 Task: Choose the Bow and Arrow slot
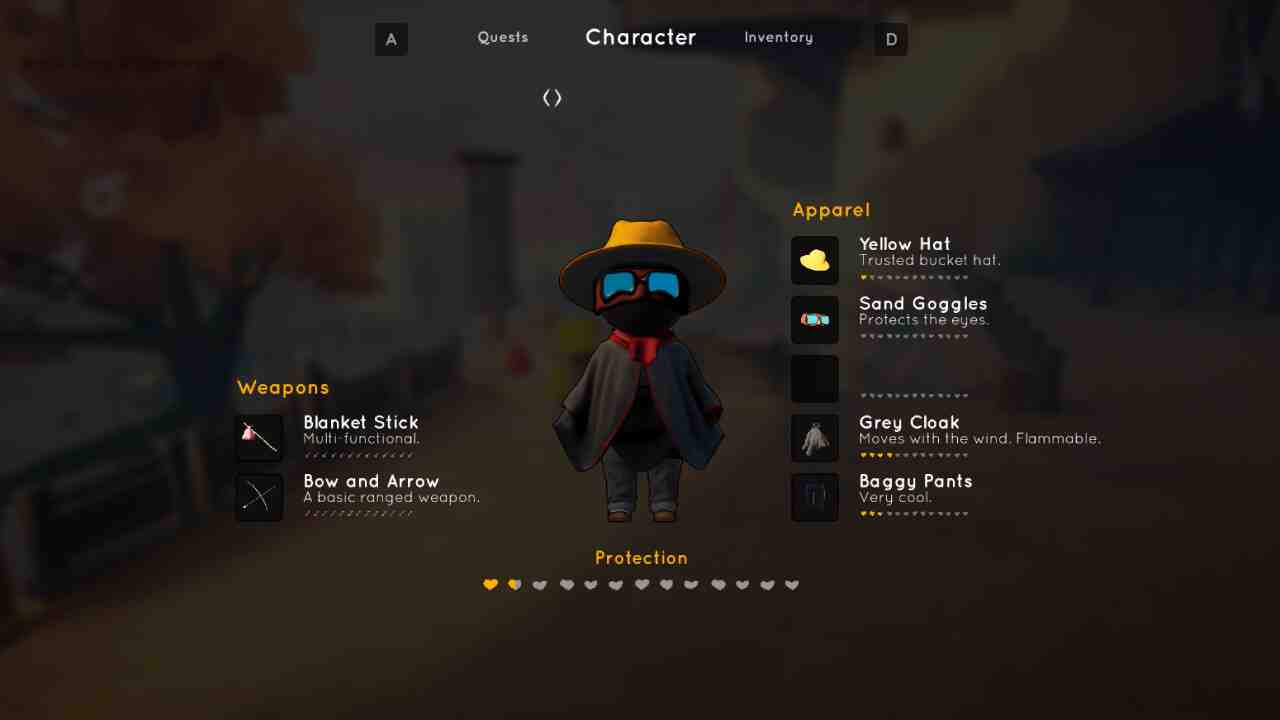260,497
